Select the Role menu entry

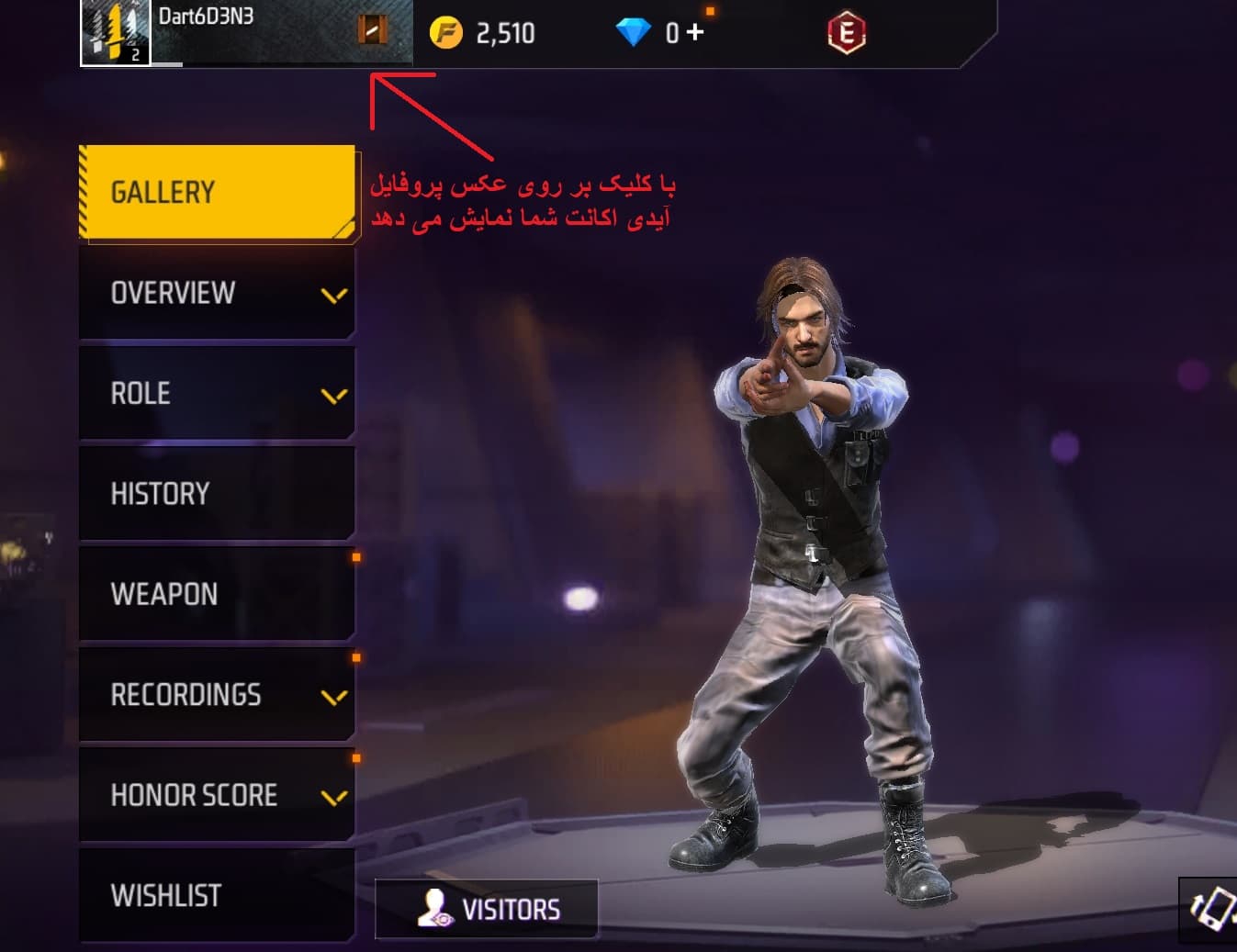point(218,394)
